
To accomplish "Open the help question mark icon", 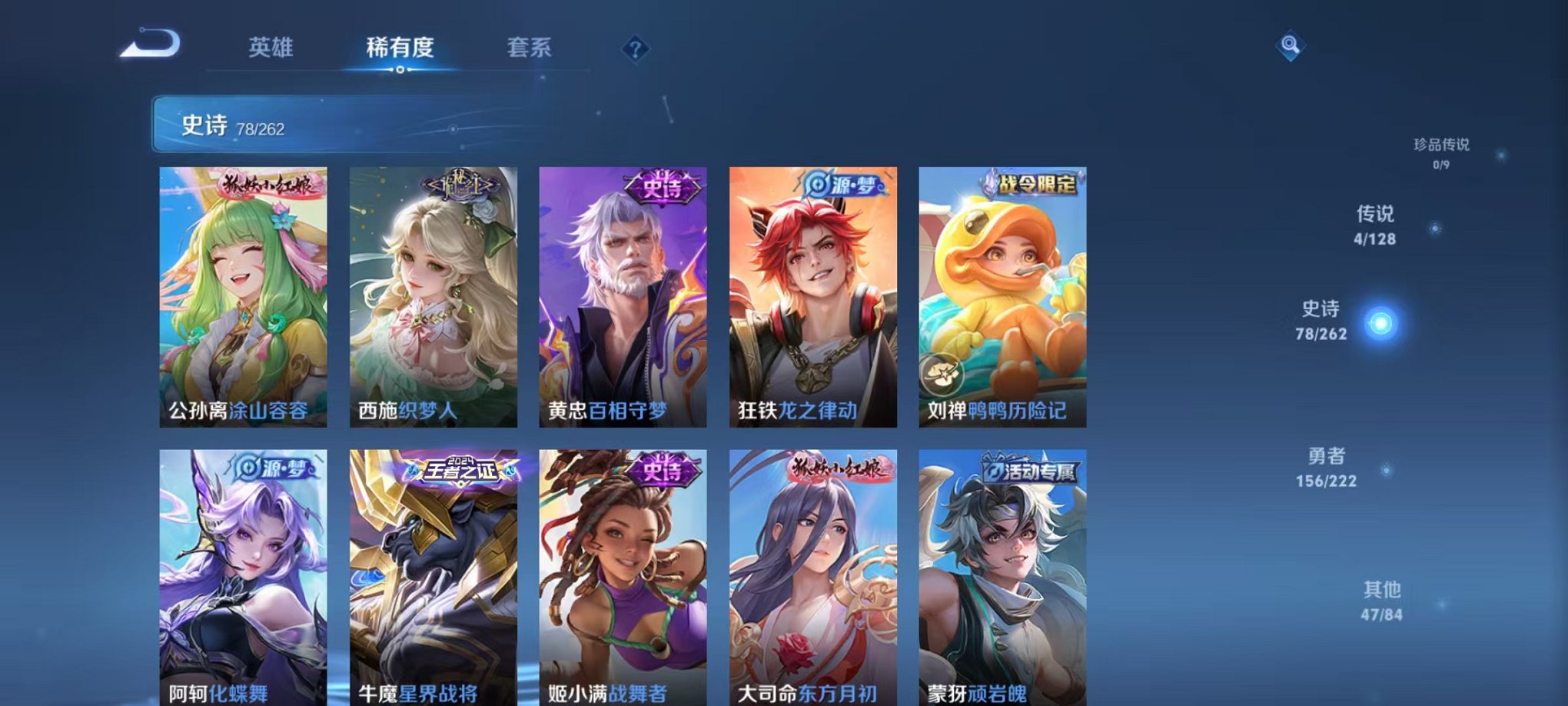I will point(634,49).
